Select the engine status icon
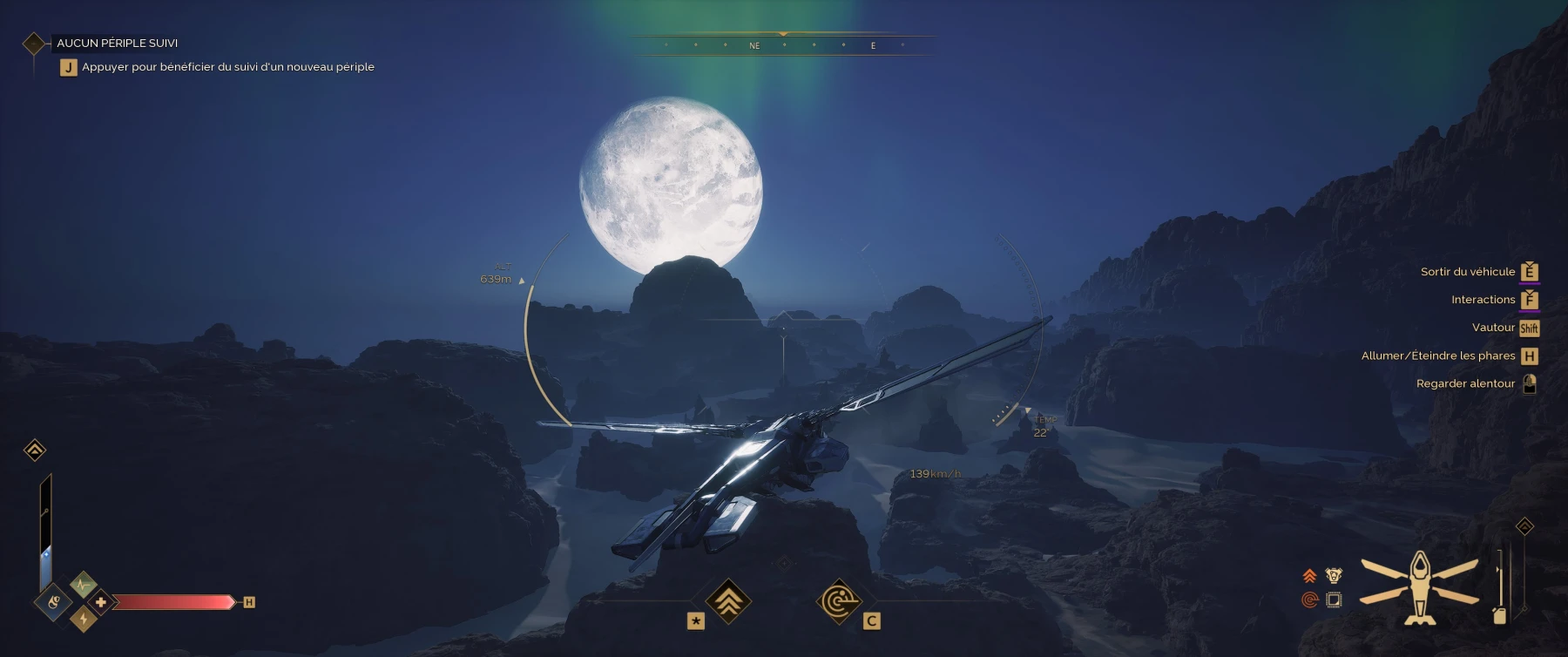The width and height of the screenshot is (1568, 657). click(1333, 576)
